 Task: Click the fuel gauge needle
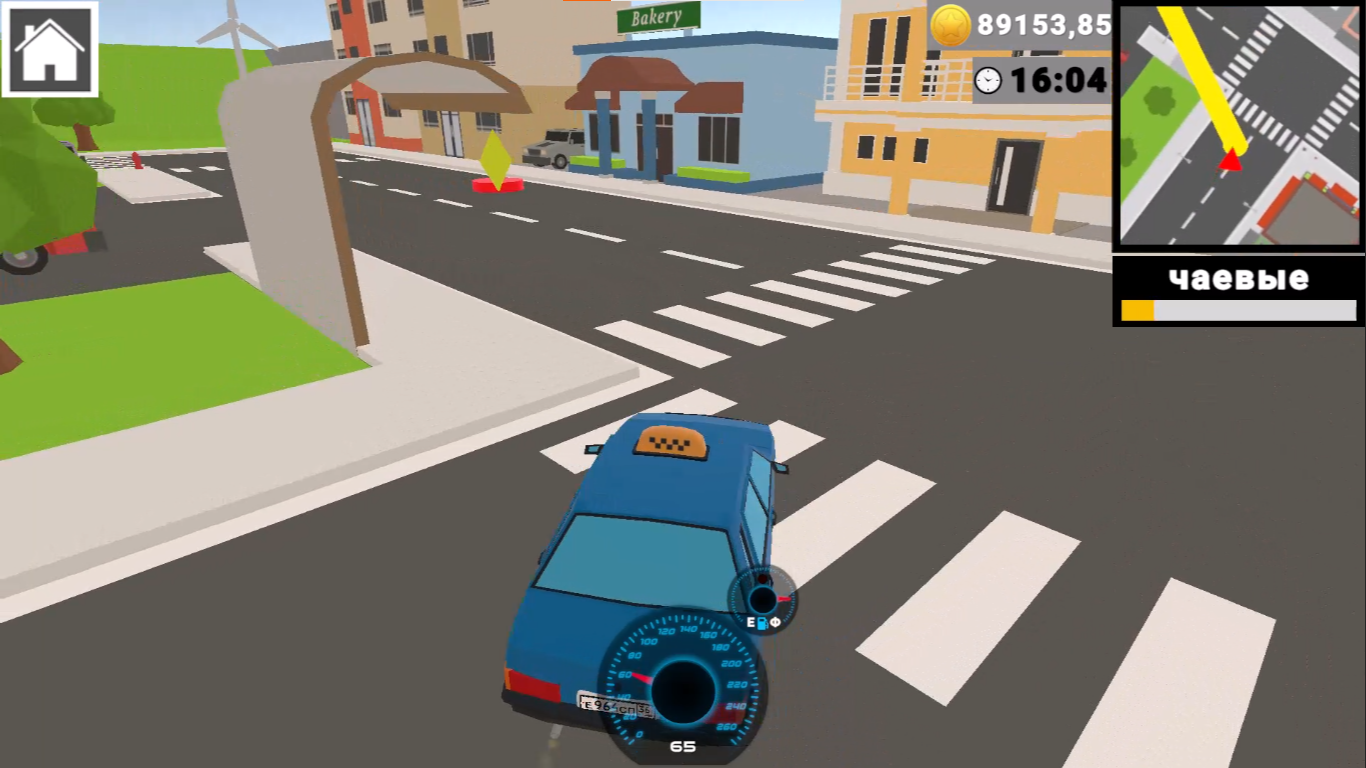coord(784,598)
